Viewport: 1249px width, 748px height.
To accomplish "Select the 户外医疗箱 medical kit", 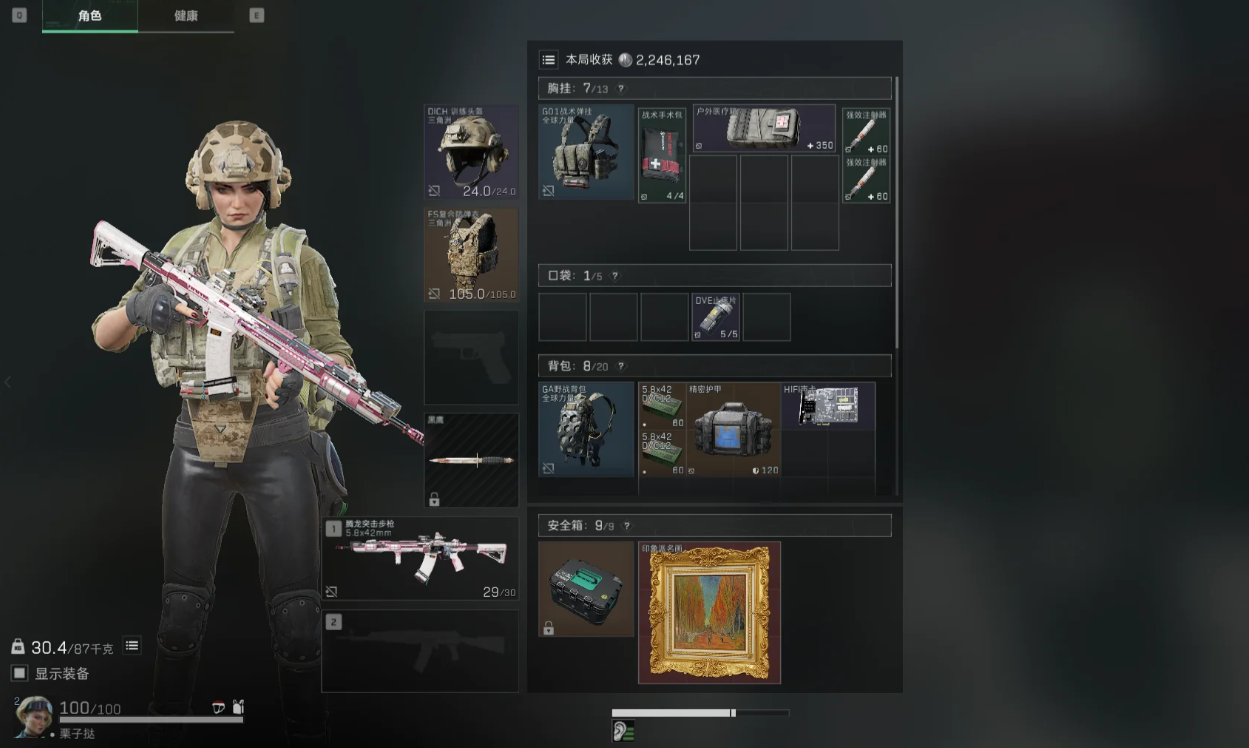I will coord(764,129).
